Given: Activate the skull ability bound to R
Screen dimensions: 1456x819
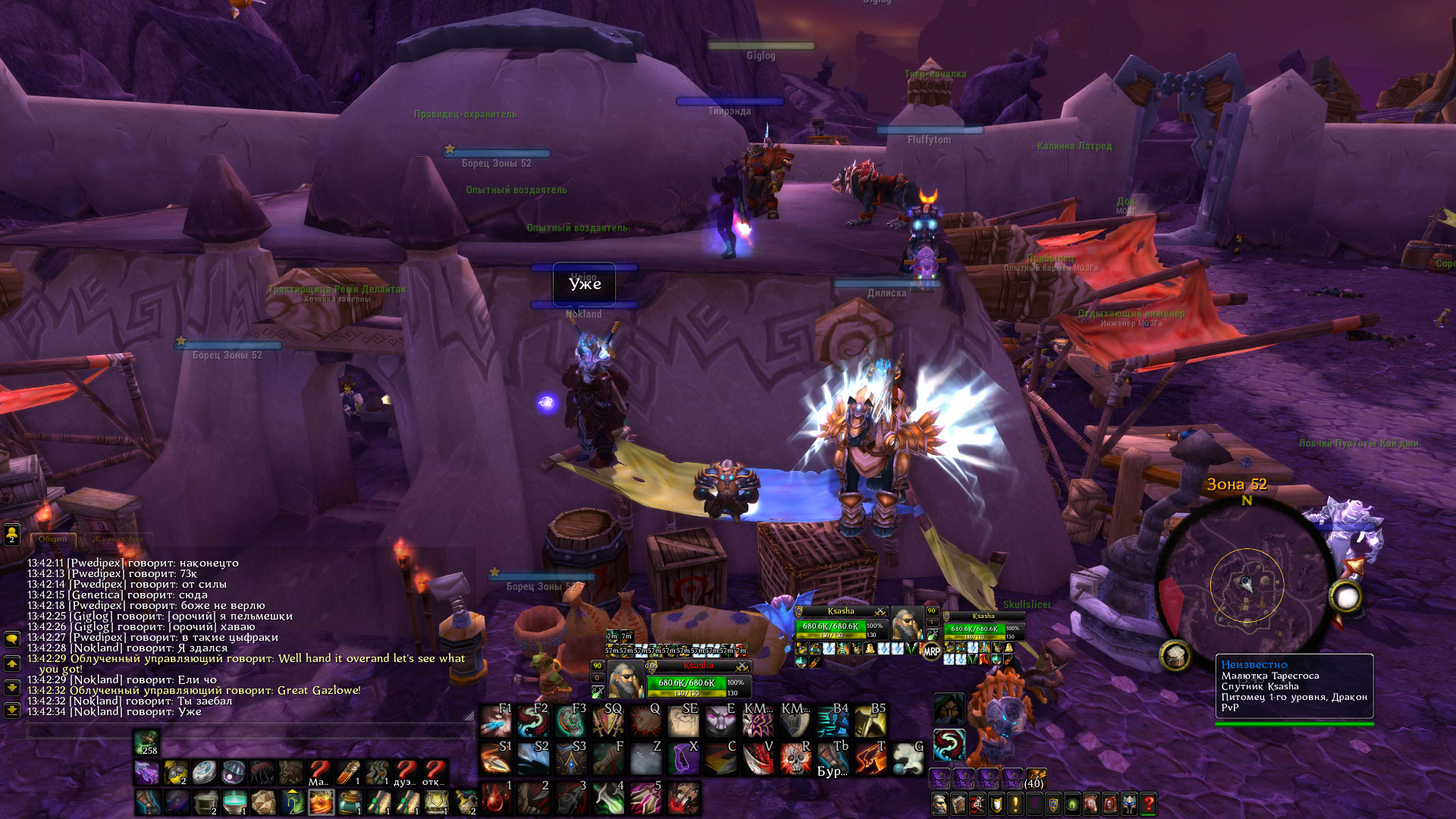Looking at the screenshot, I should click(x=795, y=758).
